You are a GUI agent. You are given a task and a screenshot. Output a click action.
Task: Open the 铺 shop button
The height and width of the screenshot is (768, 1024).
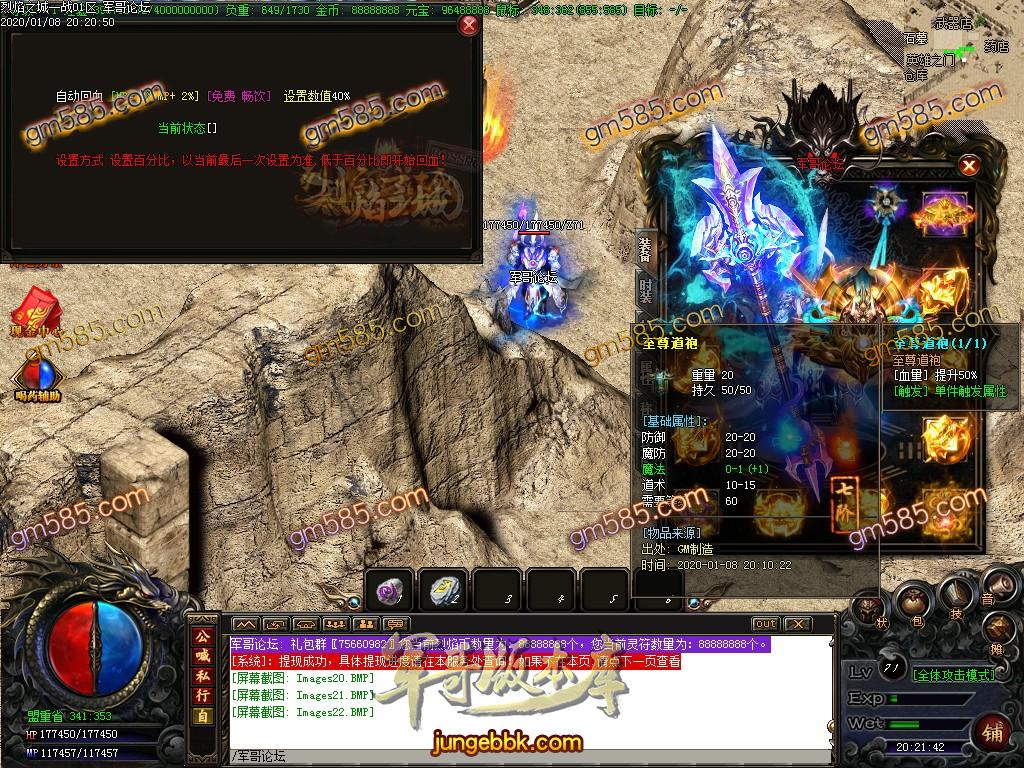coord(993,731)
